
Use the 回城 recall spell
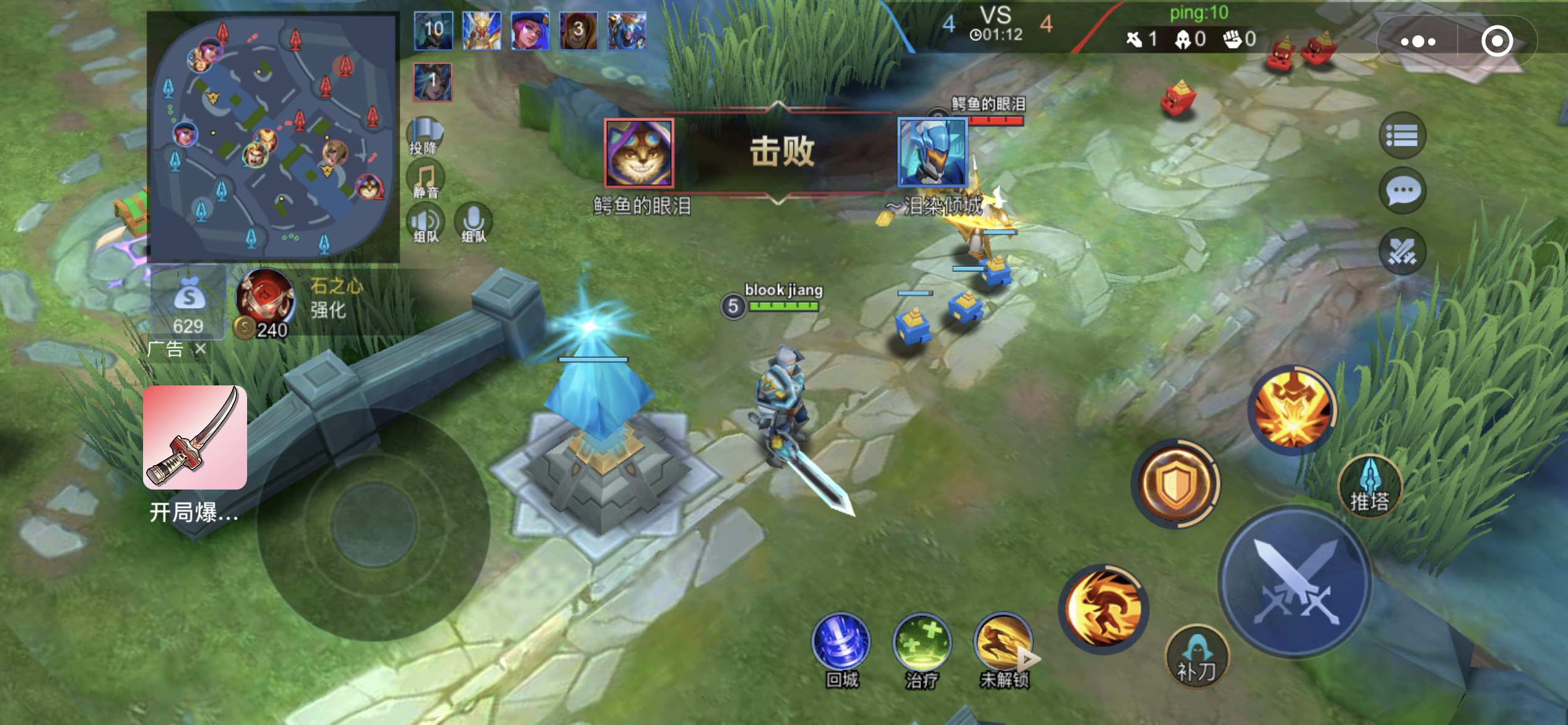pos(841,644)
